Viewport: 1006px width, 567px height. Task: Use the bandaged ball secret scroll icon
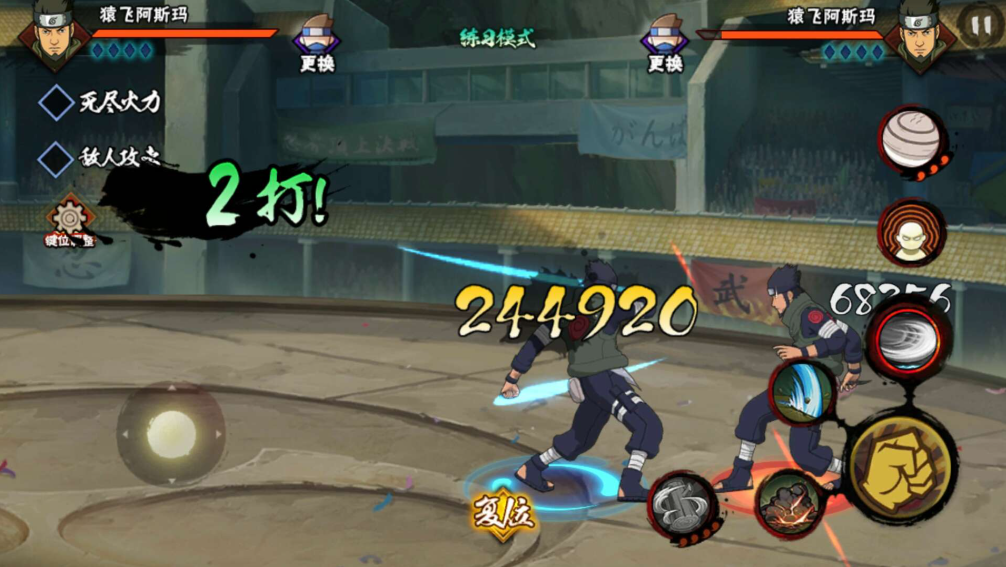[x=911, y=139]
